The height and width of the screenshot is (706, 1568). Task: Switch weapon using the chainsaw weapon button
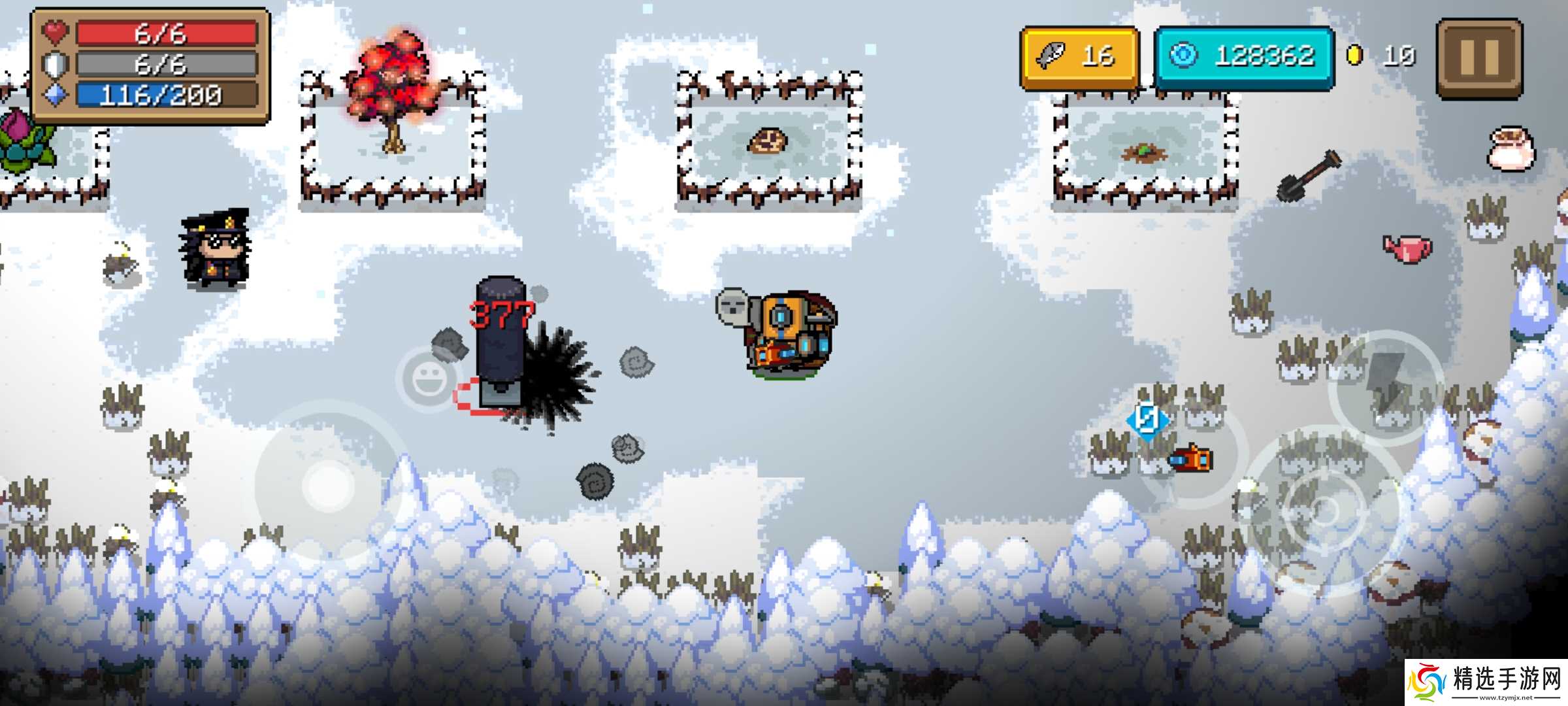(x=1190, y=459)
